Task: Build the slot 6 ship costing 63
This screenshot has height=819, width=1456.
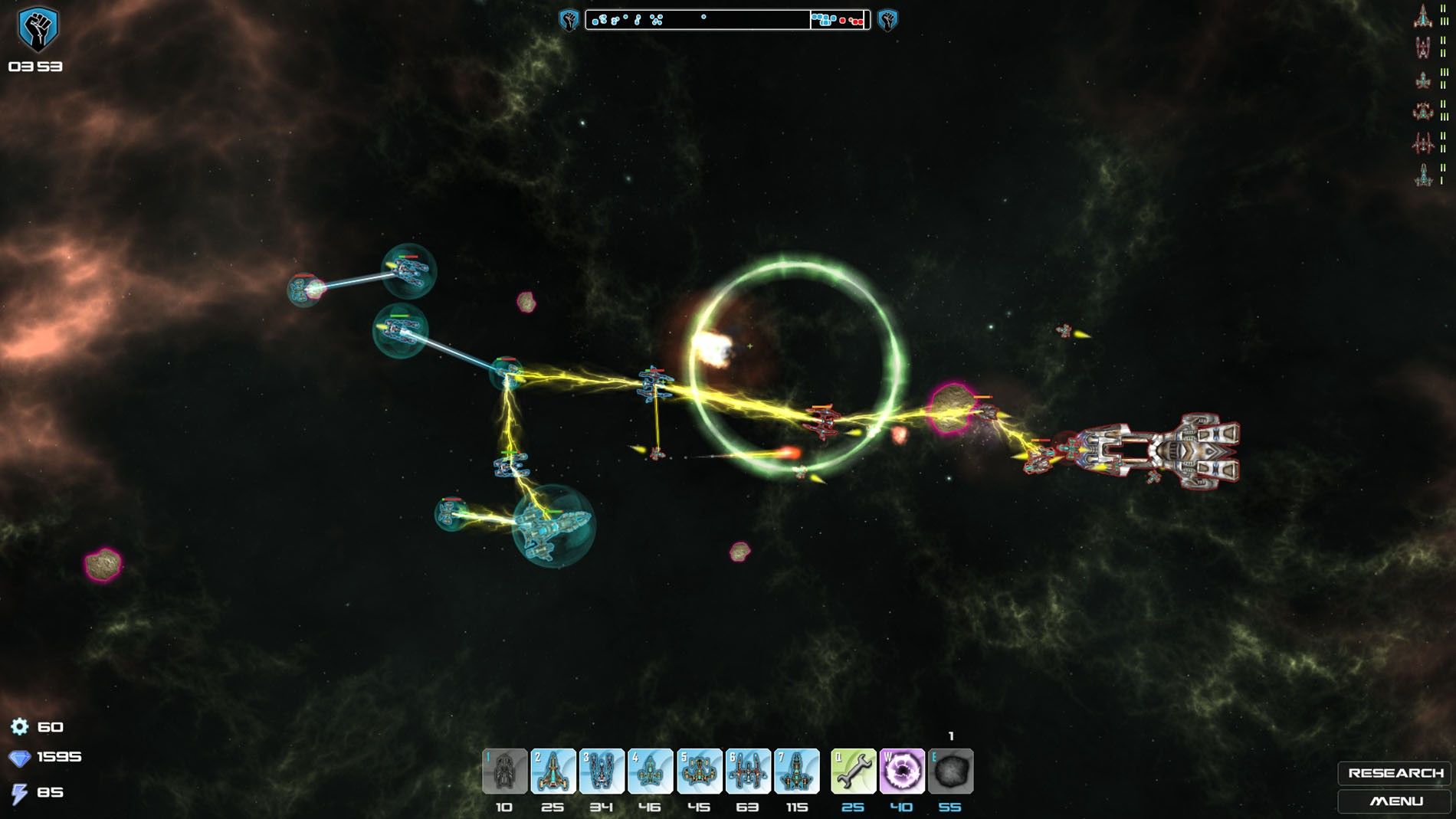Action: click(x=748, y=771)
